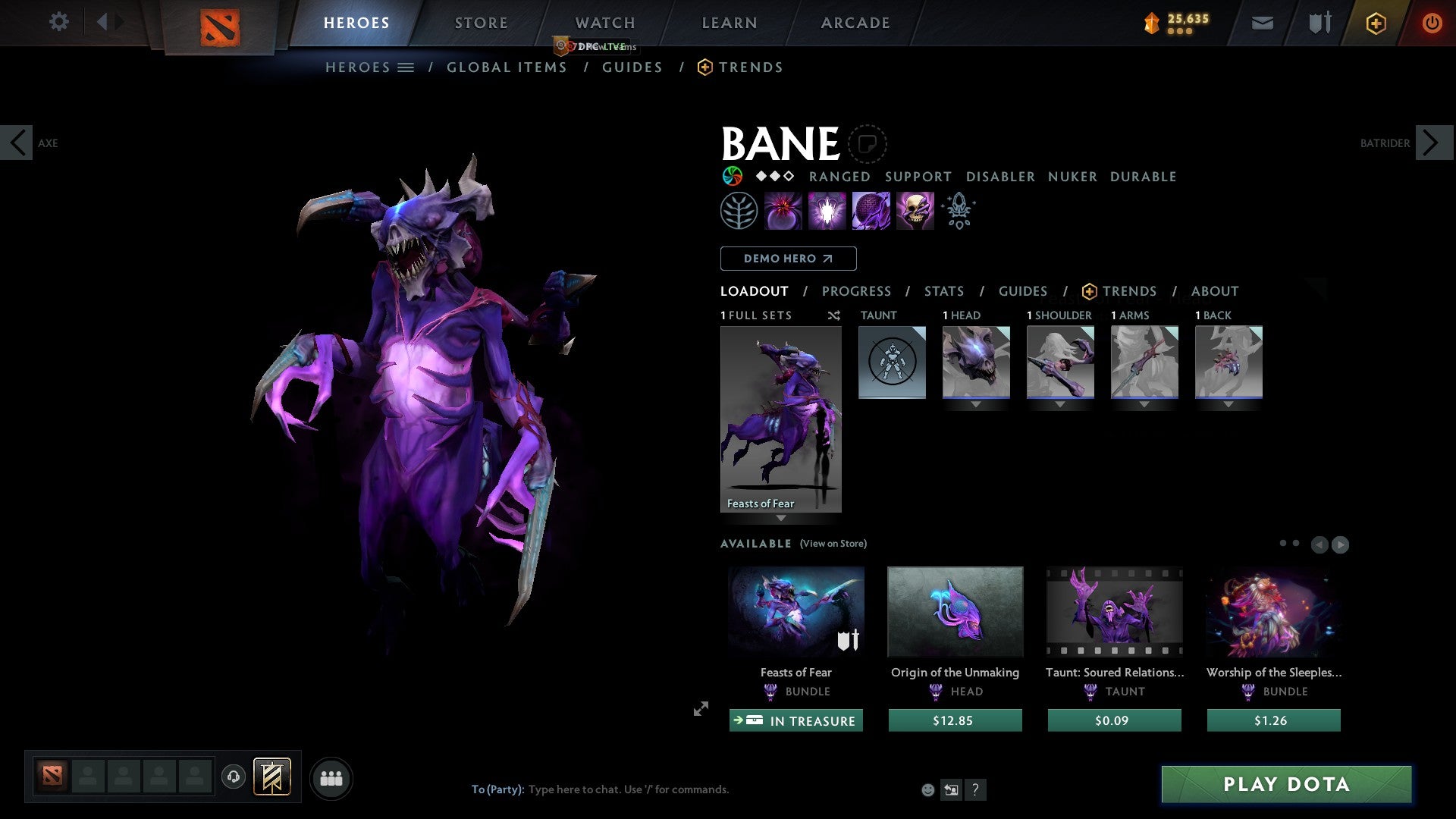Open the mail notifications icon
1456x819 pixels.
tap(1262, 23)
